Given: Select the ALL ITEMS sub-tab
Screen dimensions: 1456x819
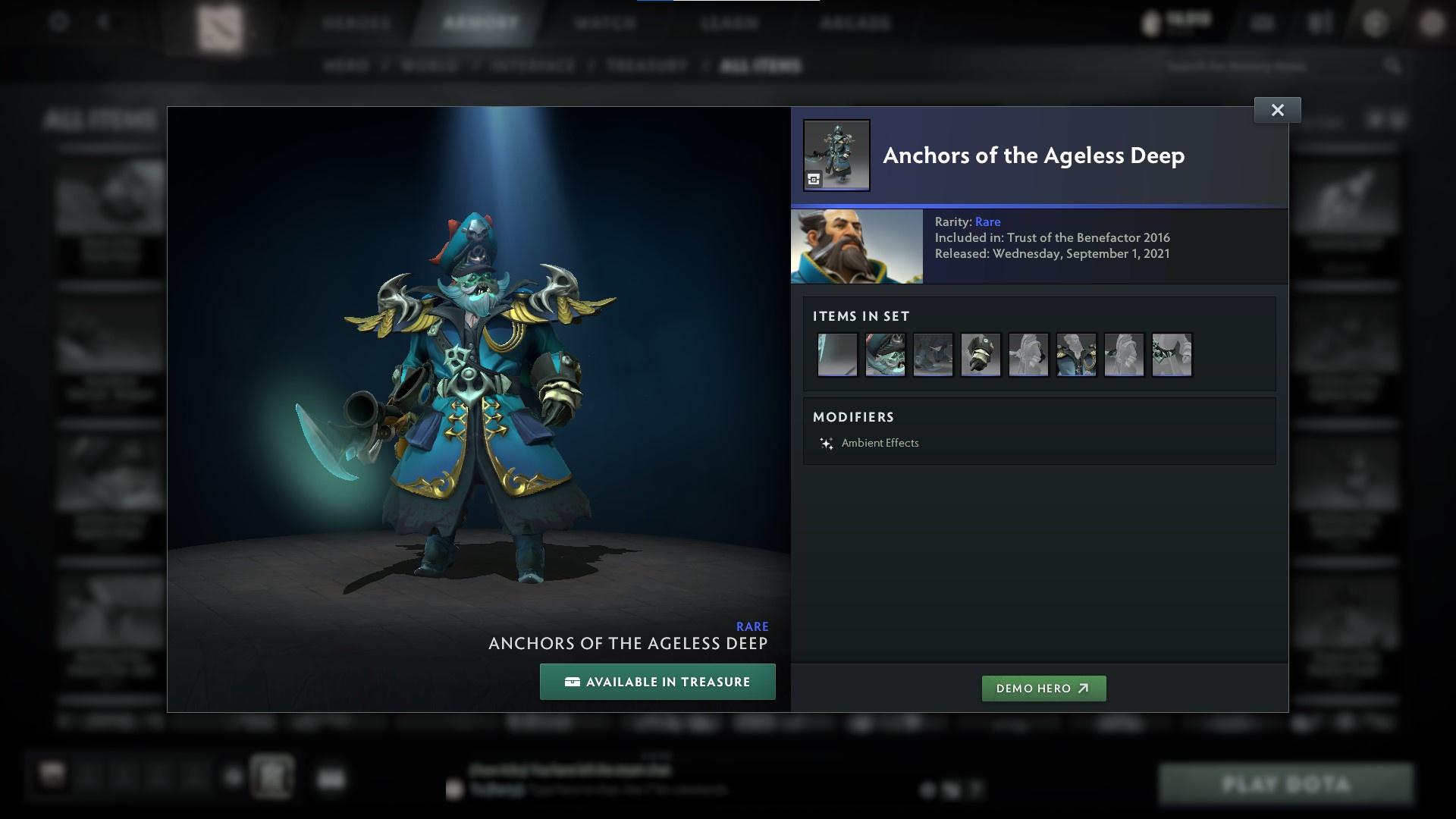Looking at the screenshot, I should 761,66.
